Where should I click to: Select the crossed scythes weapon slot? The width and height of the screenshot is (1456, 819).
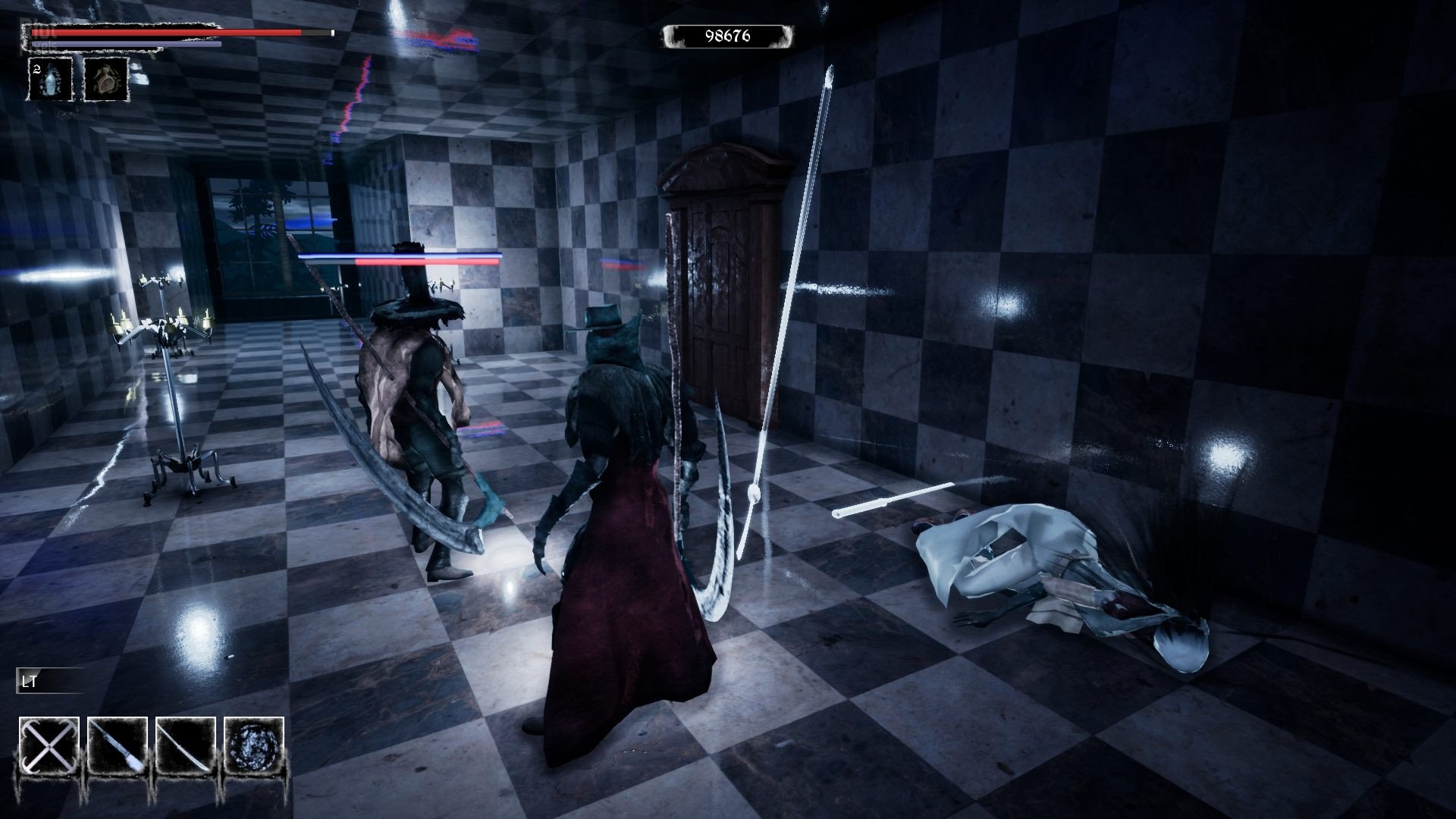tap(49, 747)
